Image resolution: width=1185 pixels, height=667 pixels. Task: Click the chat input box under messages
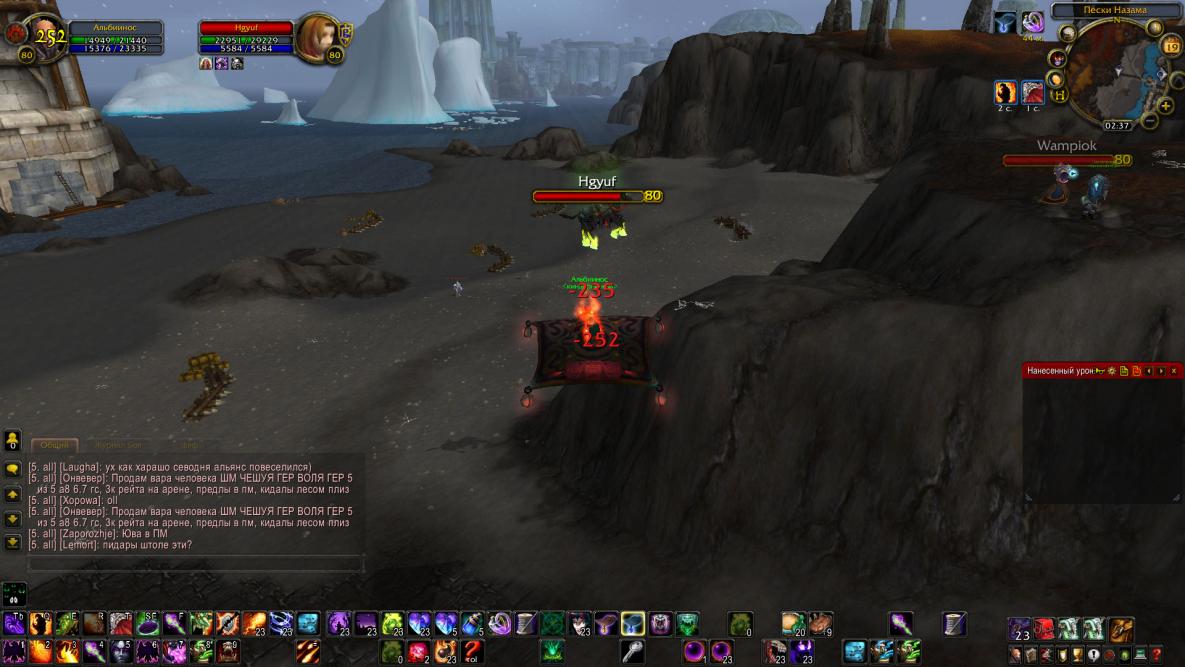[195, 565]
